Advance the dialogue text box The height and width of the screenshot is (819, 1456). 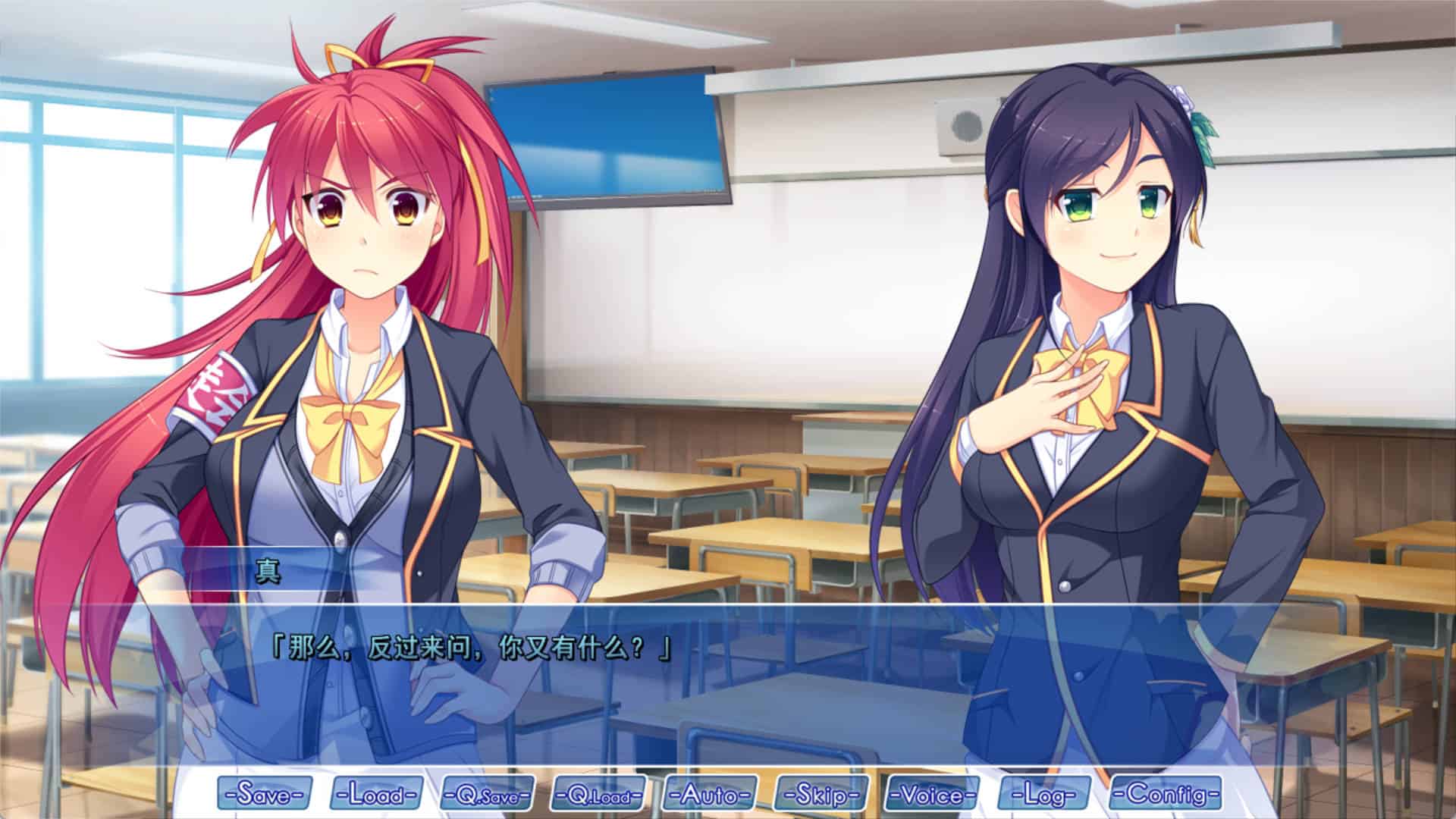[728, 682]
